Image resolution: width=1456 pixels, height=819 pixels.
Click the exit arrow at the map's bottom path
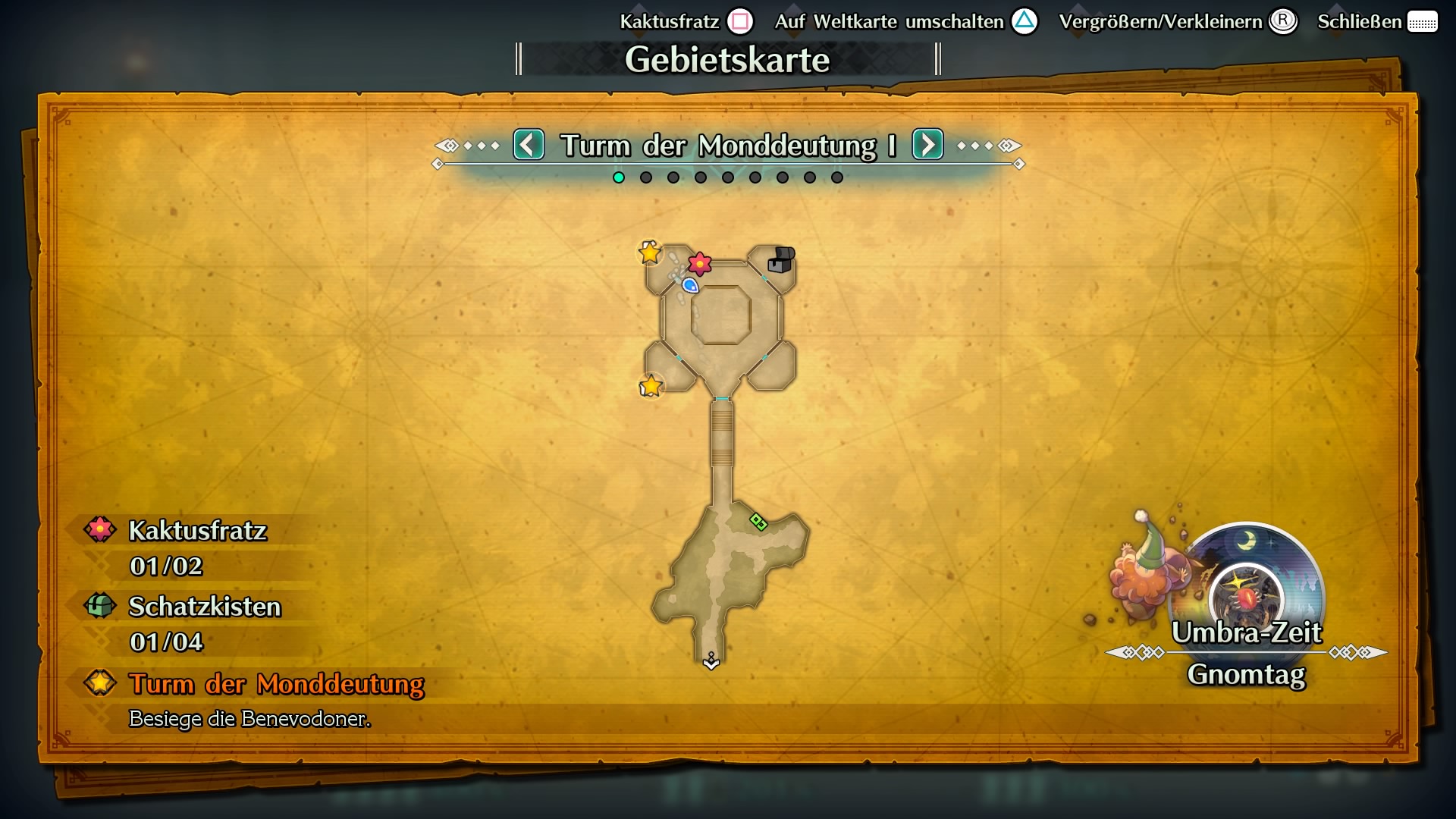pyautogui.click(x=711, y=662)
